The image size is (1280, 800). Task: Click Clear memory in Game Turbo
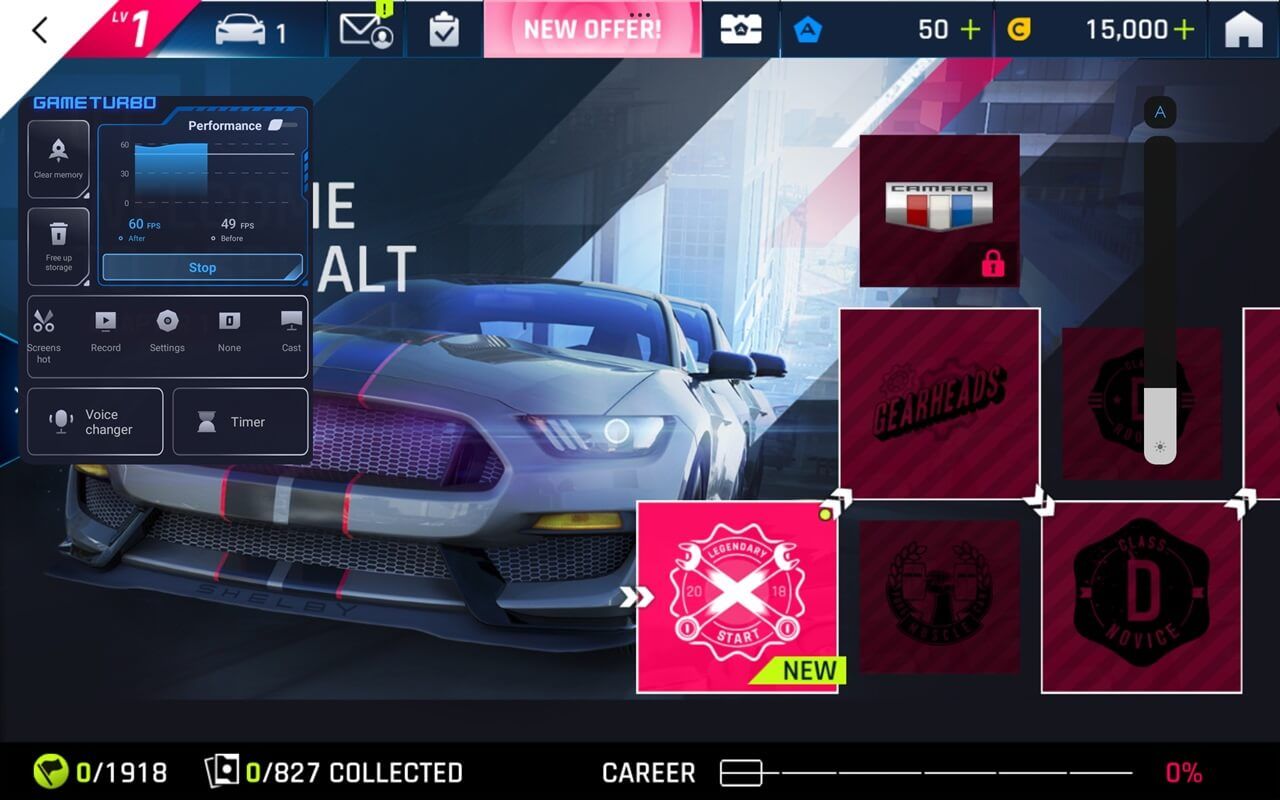[x=58, y=159]
